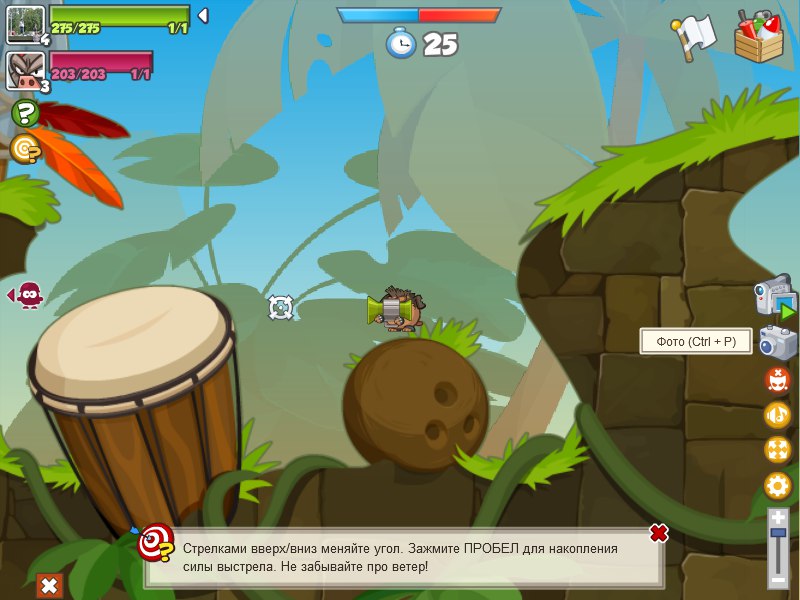Click the white surrender flag icon
800x600 pixels.
click(692, 38)
